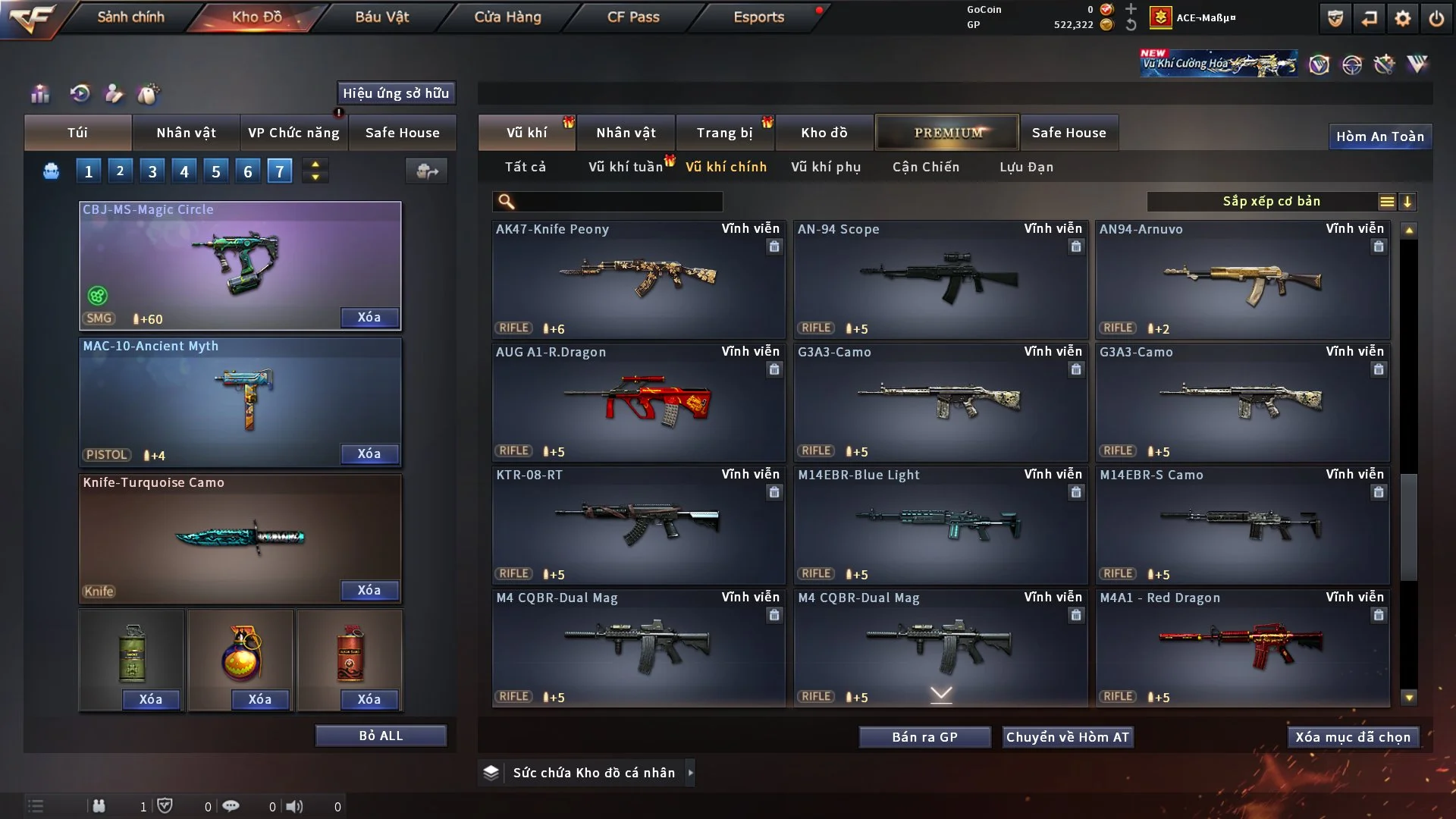Filter by Cận Chiến melee weapons
The width and height of the screenshot is (1456, 819).
coord(926,167)
